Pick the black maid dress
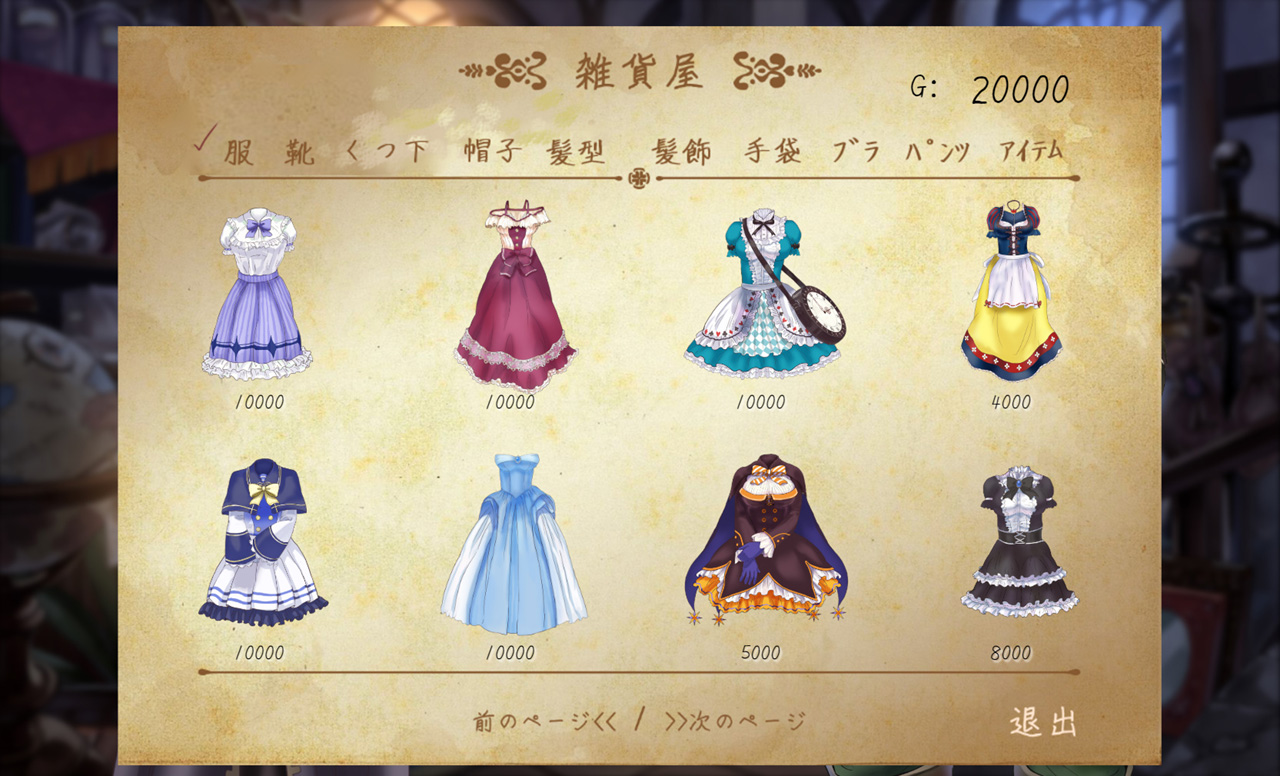The image size is (1280, 776). pos(1018,541)
